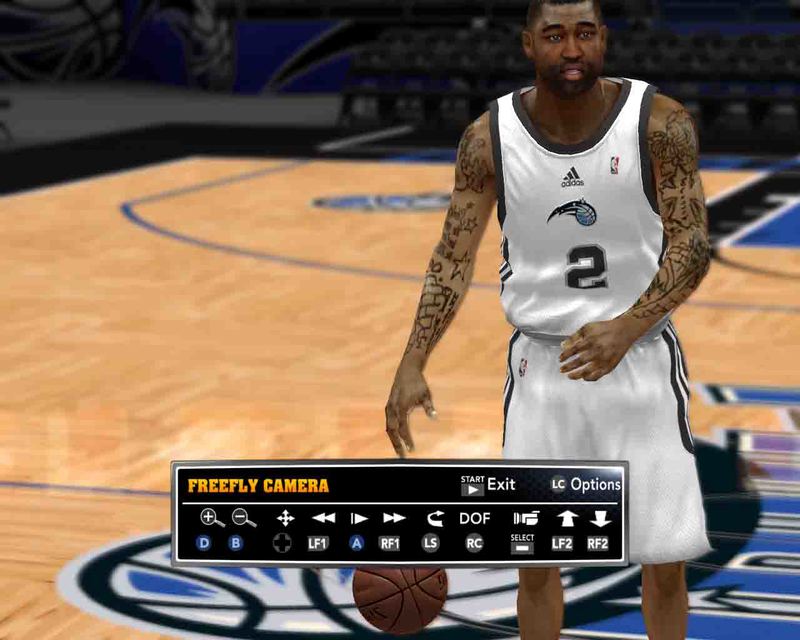Toggle the DOF depth-of-field option
The height and width of the screenshot is (640, 800).
(x=475, y=518)
